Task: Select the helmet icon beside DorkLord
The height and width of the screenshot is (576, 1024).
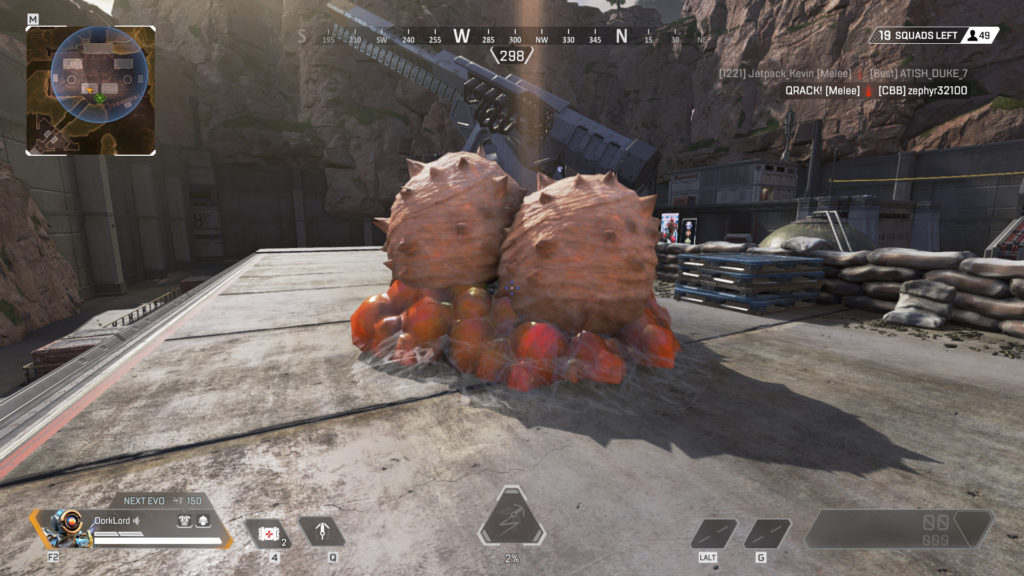Action: (202, 520)
